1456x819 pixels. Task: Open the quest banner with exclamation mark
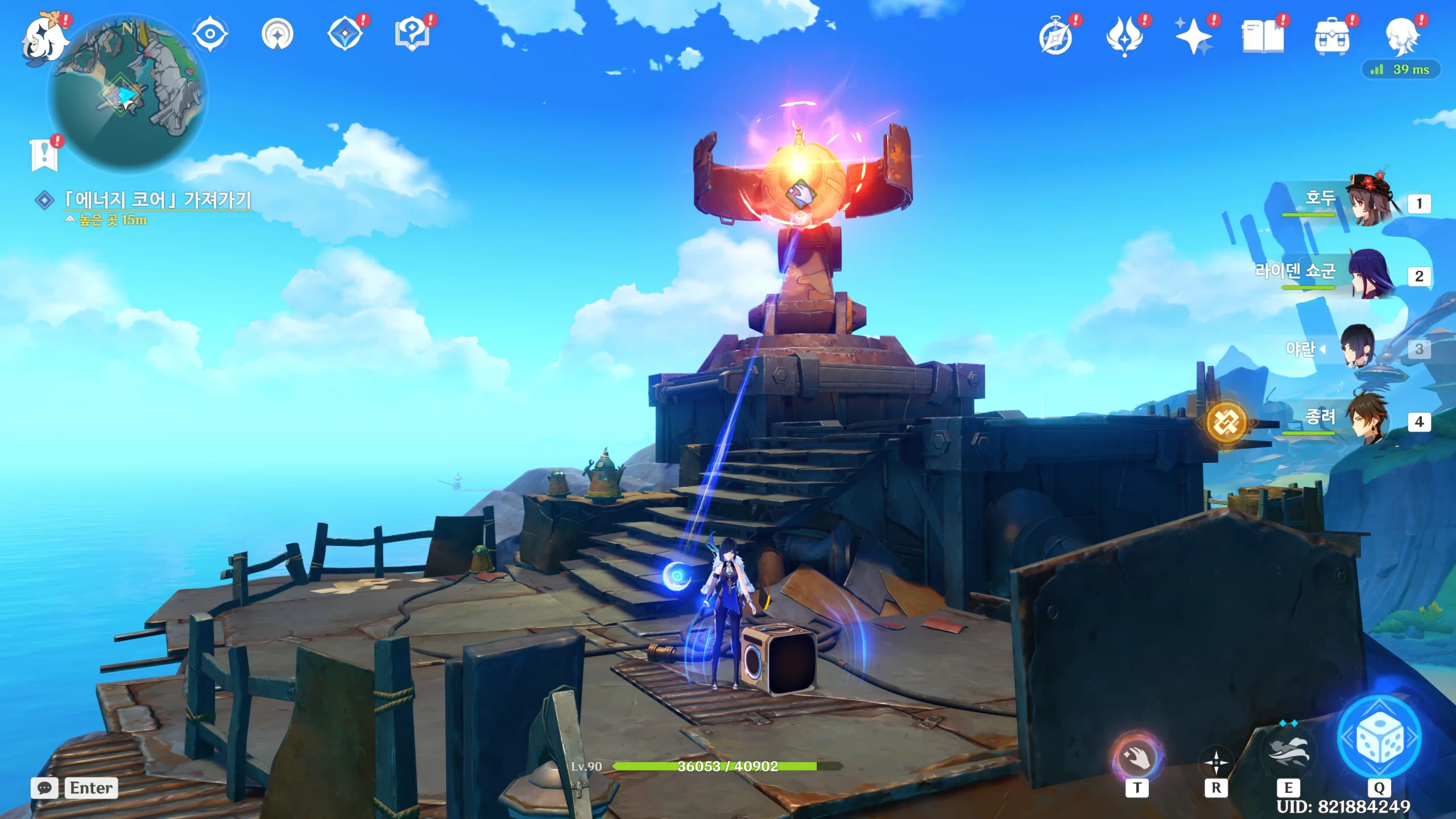pos(44,155)
